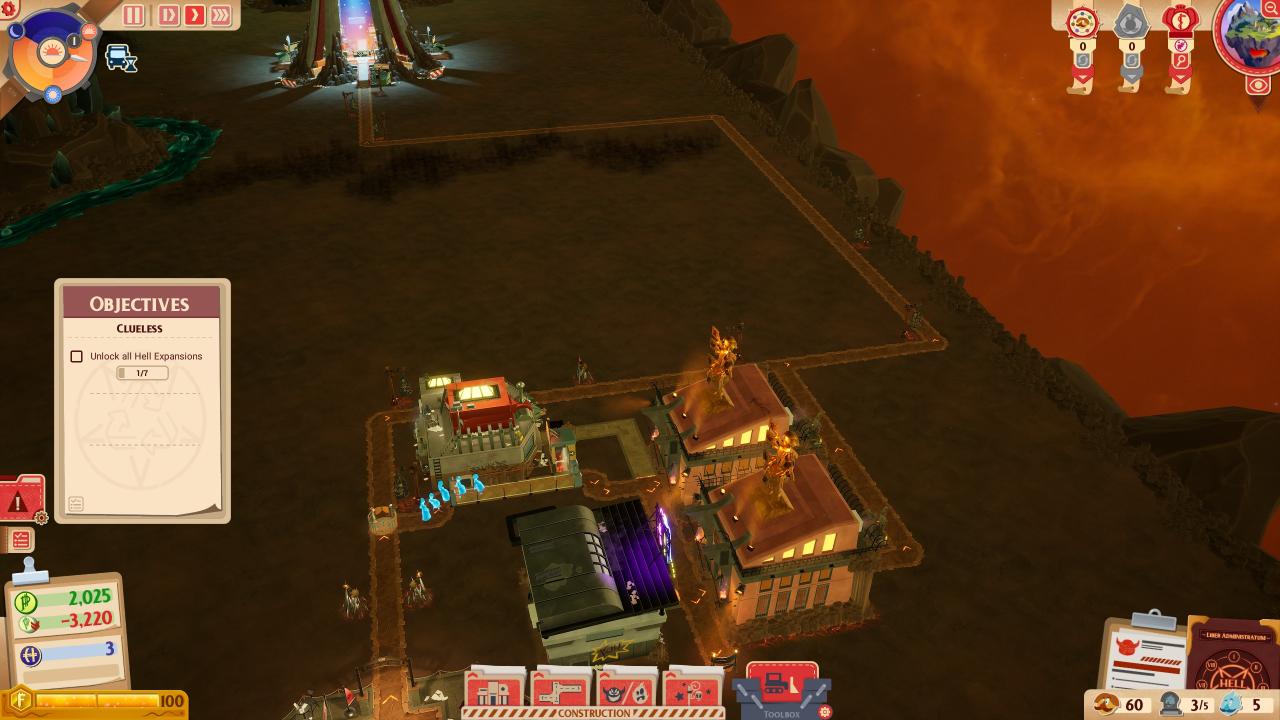Image resolution: width=1280 pixels, height=720 pixels.
Task: Tick the Unlock all Hell Expansions checkbox
Action: 77,356
